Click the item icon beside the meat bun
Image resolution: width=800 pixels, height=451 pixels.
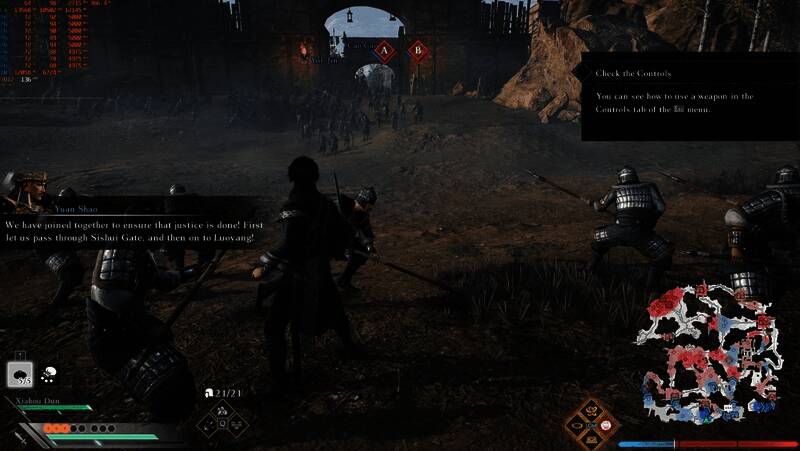point(49,375)
